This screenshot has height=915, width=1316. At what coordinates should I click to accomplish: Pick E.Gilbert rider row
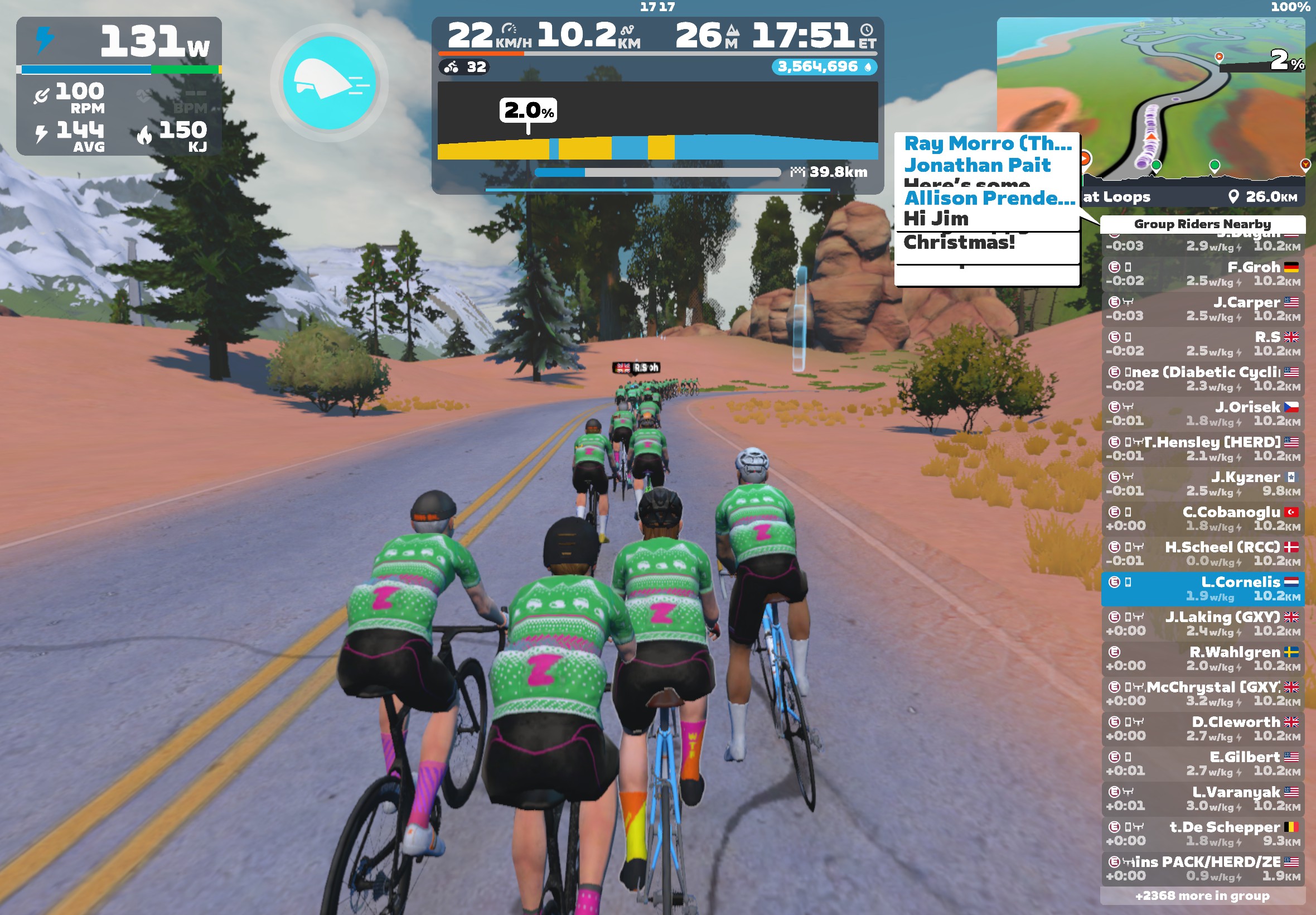pos(1202,763)
